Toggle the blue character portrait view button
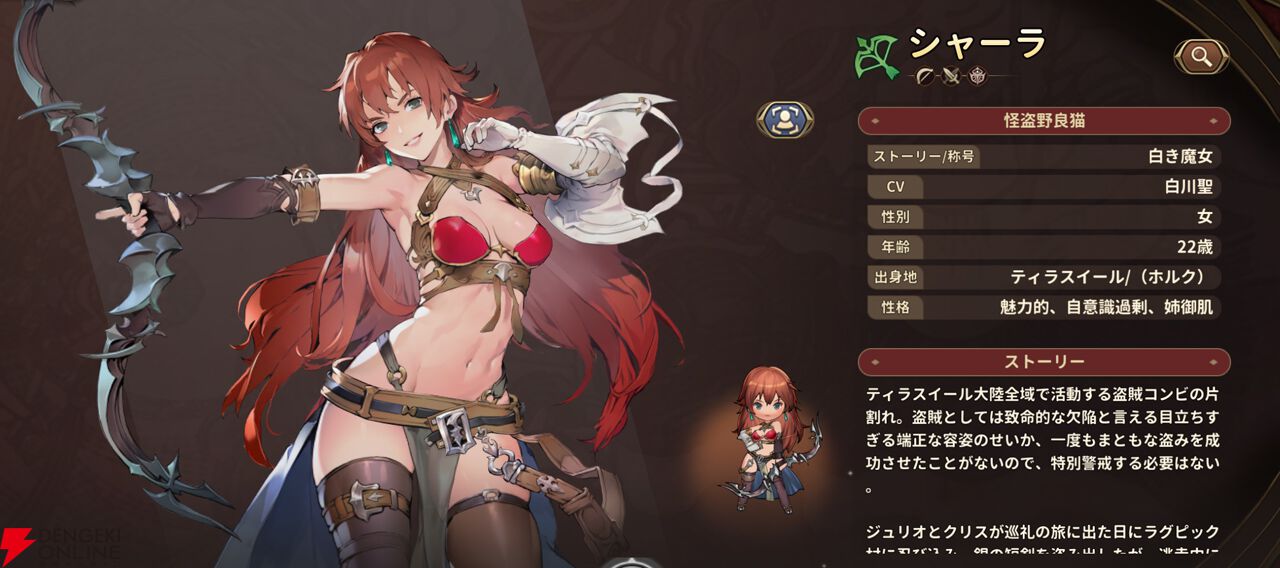Image resolution: width=1280 pixels, height=568 pixels. coord(785,120)
